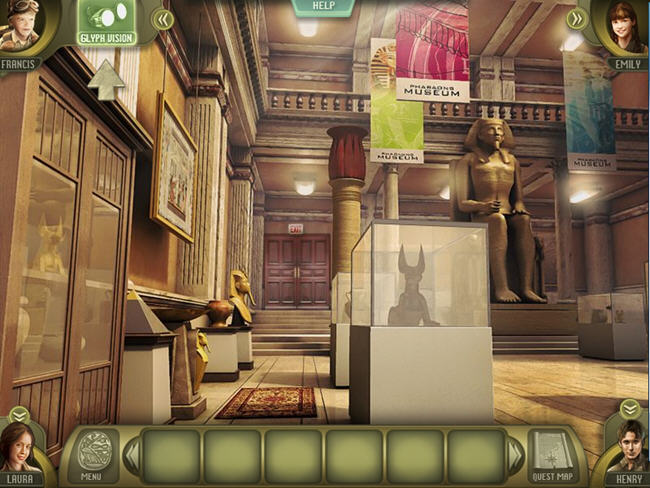Toggle the down chevron above Laura

coord(19,414)
